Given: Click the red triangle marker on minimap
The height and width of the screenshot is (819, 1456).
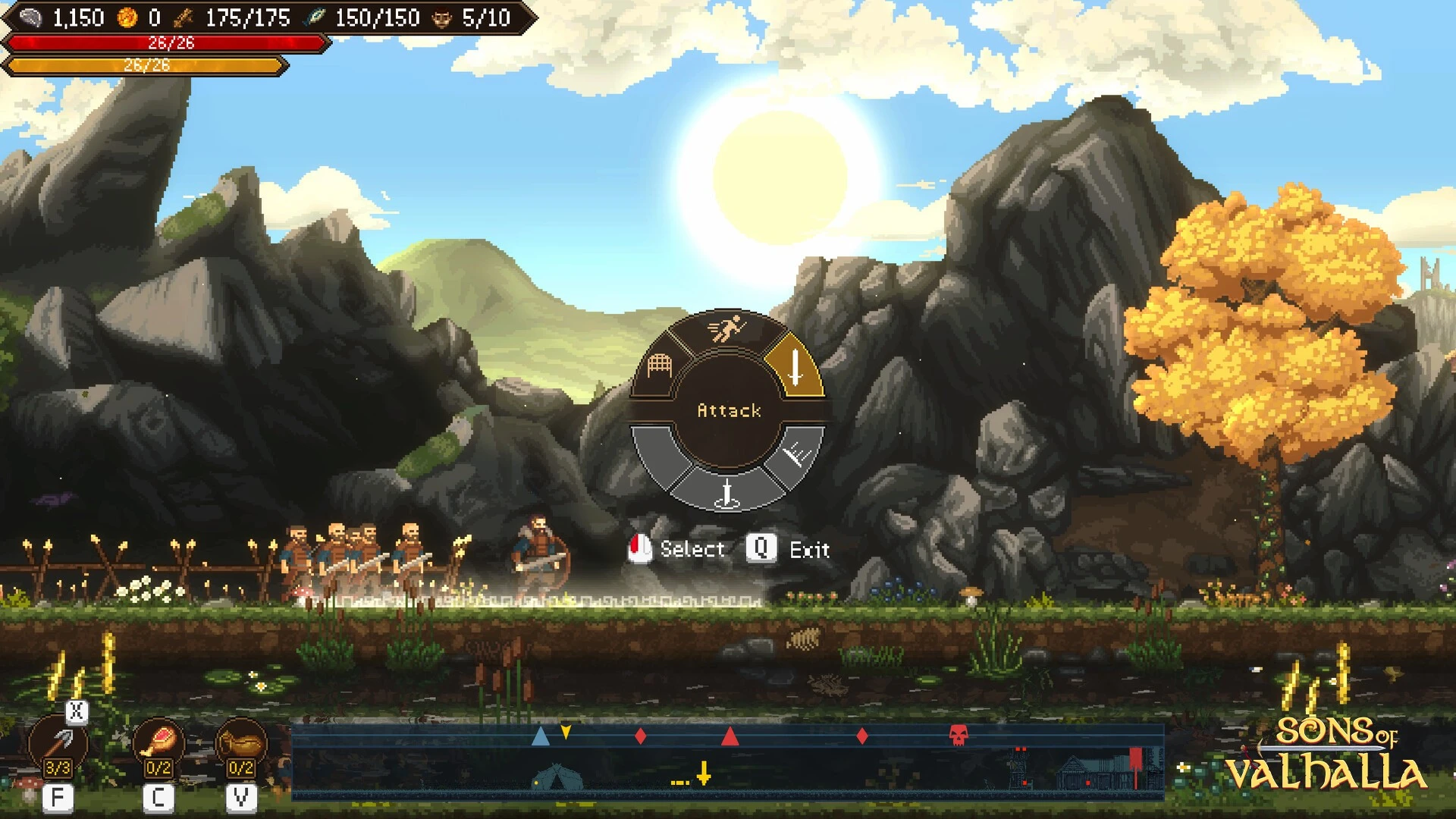Looking at the screenshot, I should point(730,736).
